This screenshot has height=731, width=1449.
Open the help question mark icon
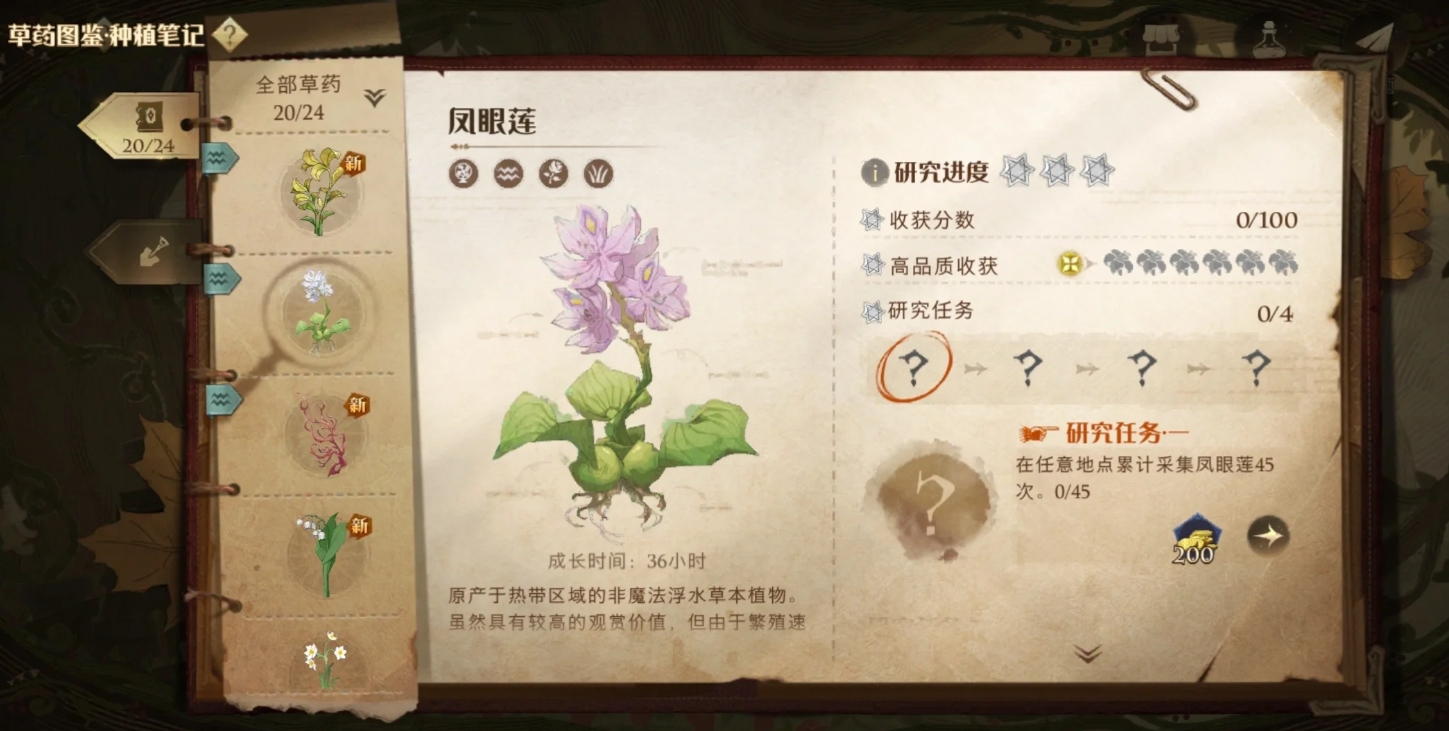[x=229, y=35]
